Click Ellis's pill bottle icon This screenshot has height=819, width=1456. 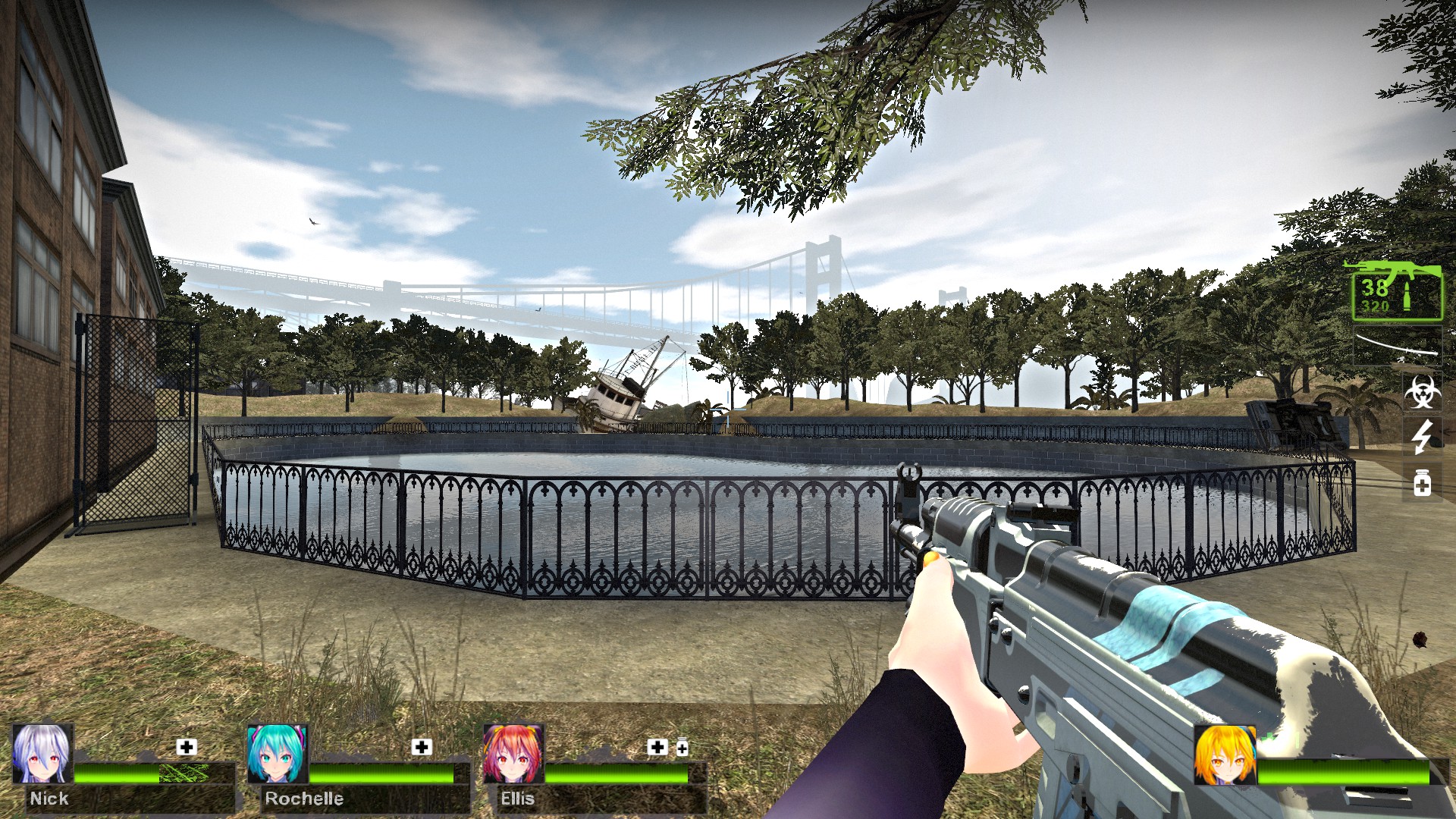682,748
